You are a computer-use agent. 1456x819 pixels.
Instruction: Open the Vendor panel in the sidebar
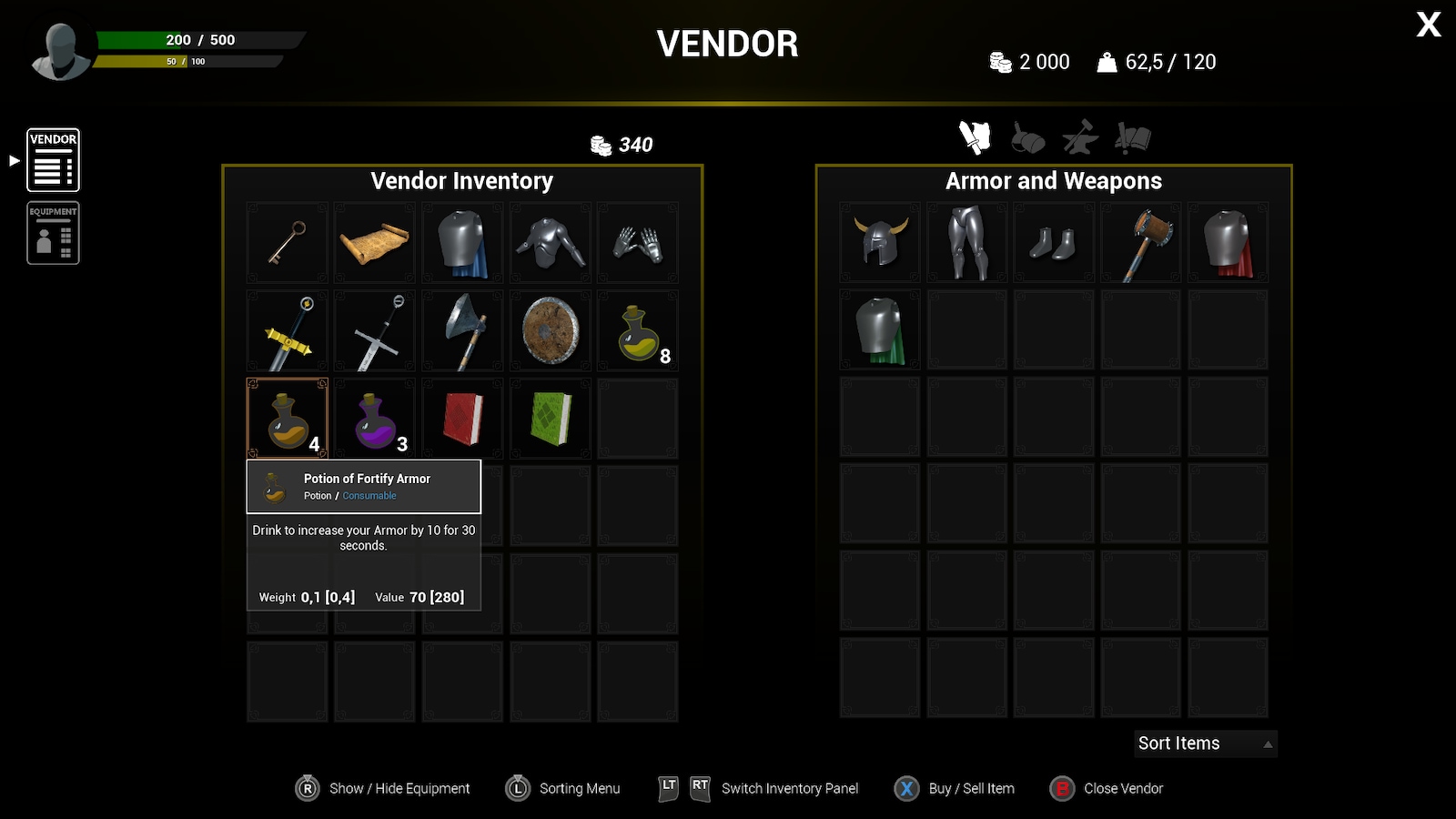click(53, 159)
